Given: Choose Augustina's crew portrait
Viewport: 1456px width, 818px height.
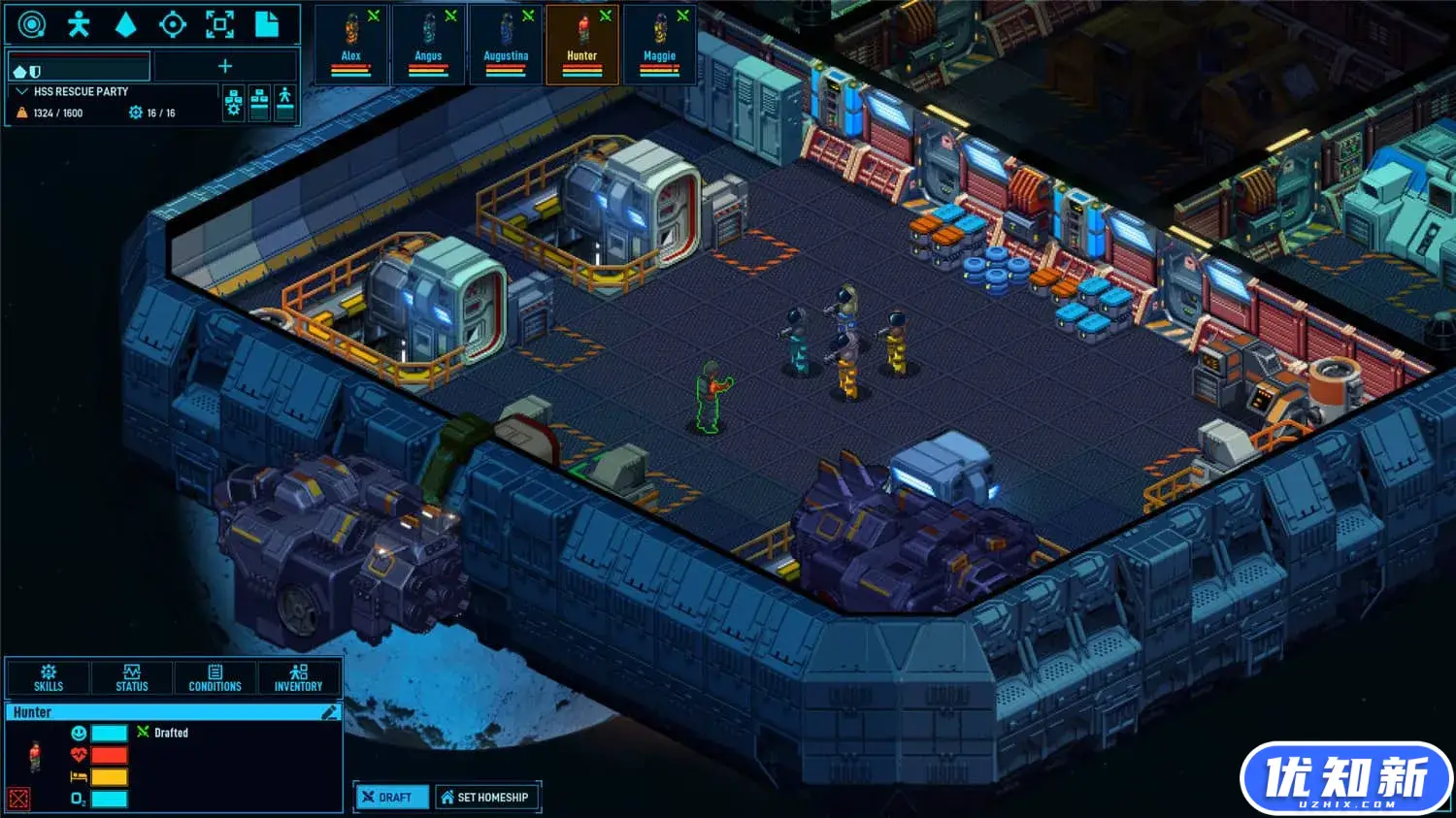Looking at the screenshot, I should [506, 44].
